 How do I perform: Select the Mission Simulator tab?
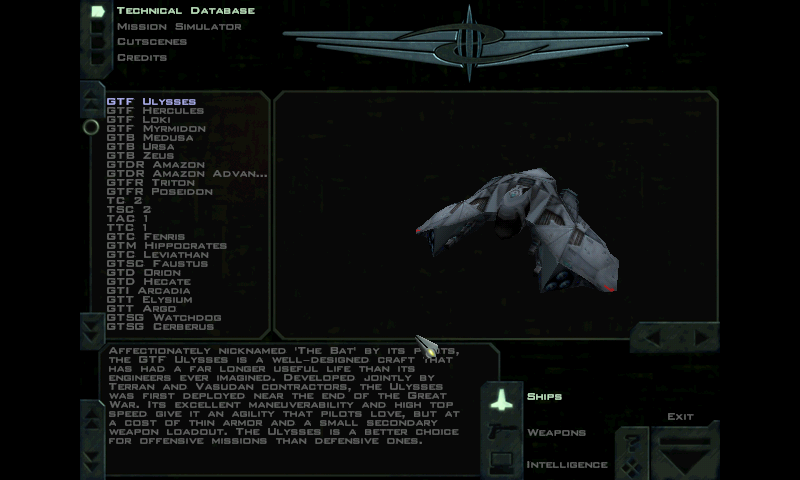(178, 26)
